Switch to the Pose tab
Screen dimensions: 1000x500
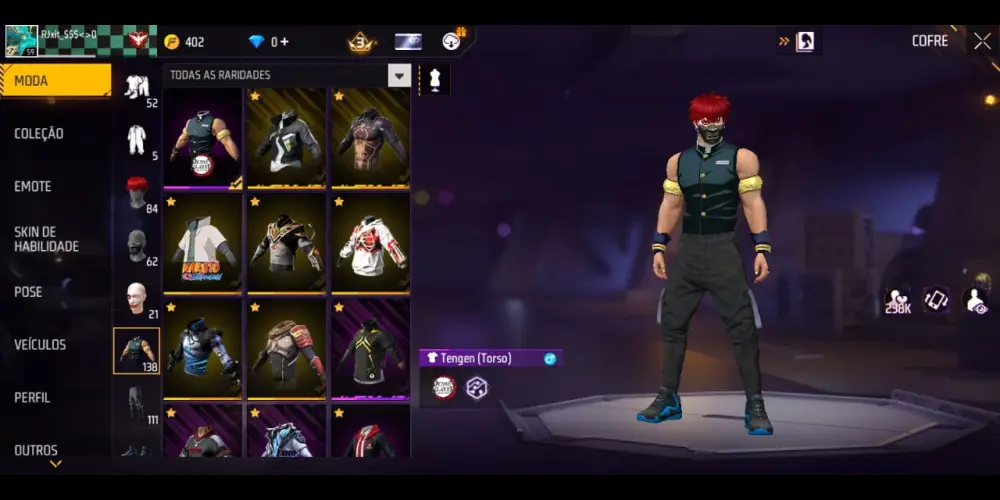tap(28, 292)
